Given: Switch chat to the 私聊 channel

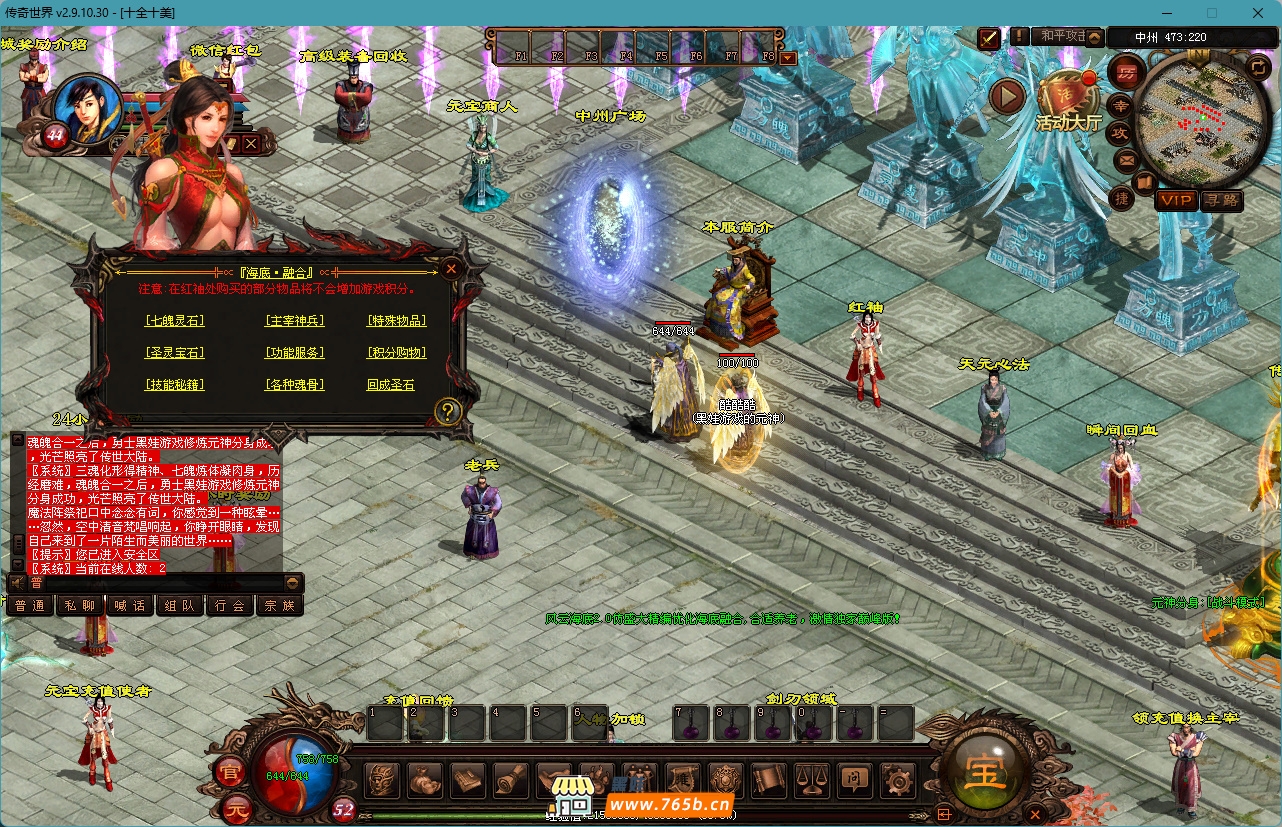Looking at the screenshot, I should click(x=80, y=605).
